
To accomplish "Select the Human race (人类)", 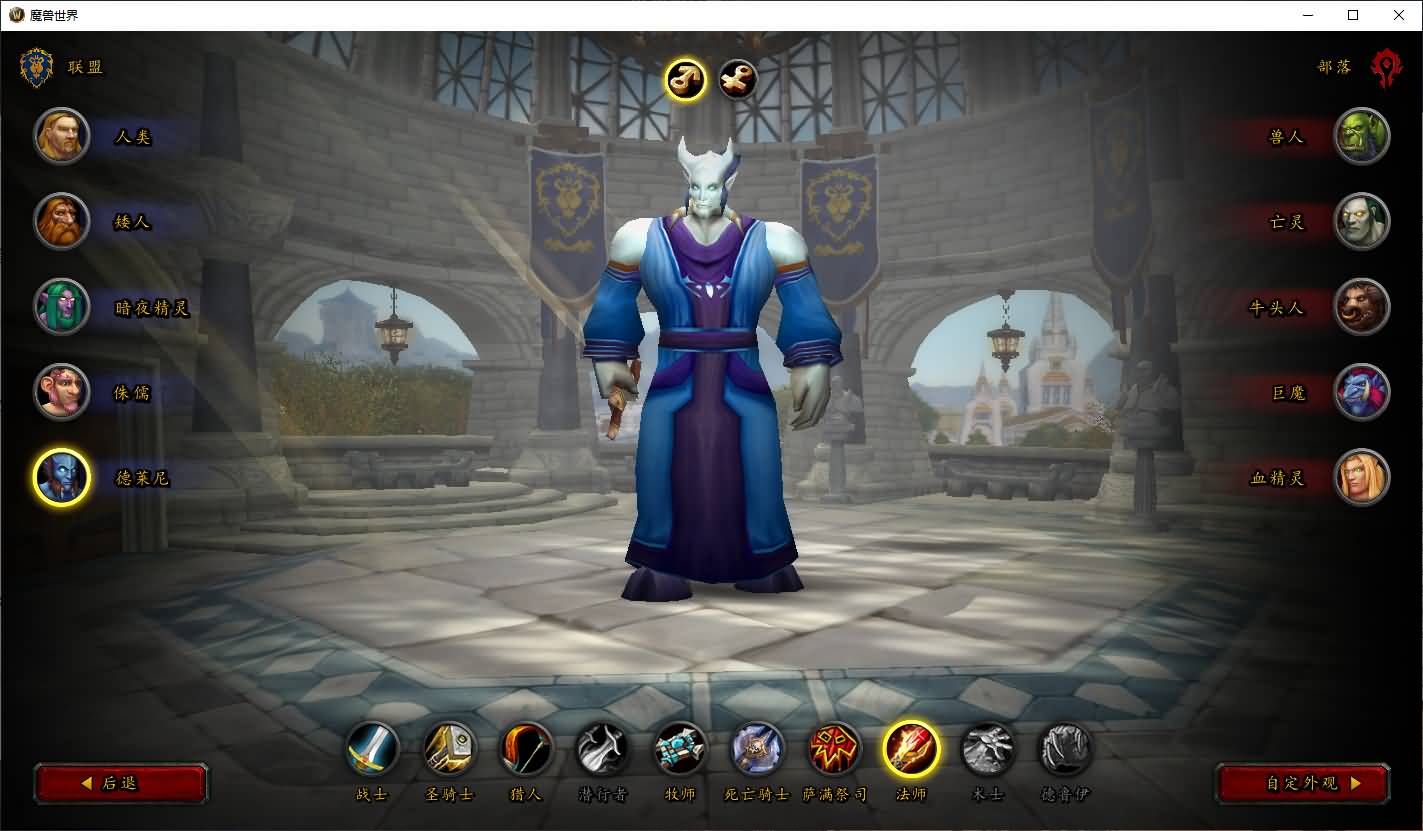I will click(62, 136).
